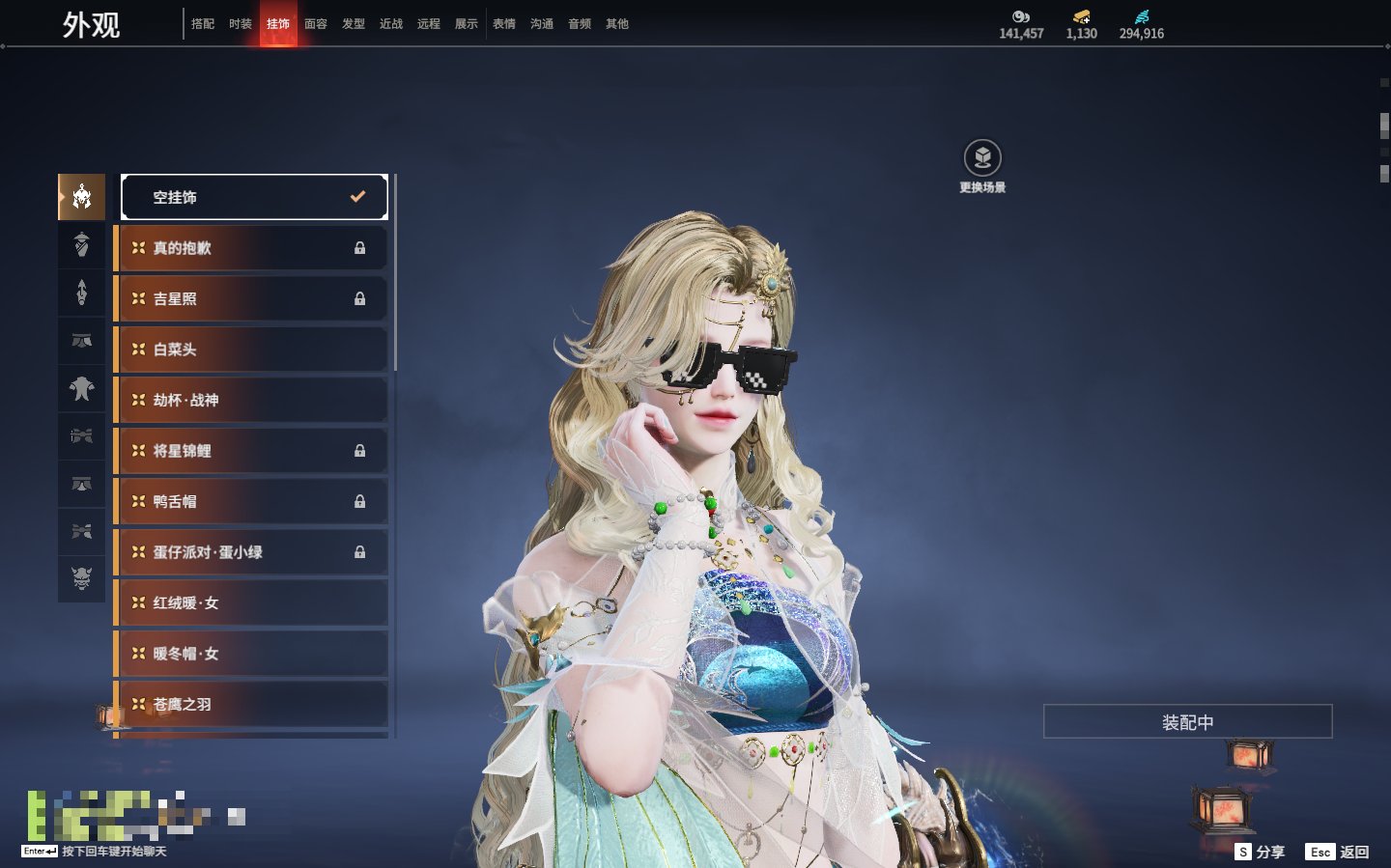Click the 分享 share button
Screen dimensions: 1391x868
click(1261, 852)
